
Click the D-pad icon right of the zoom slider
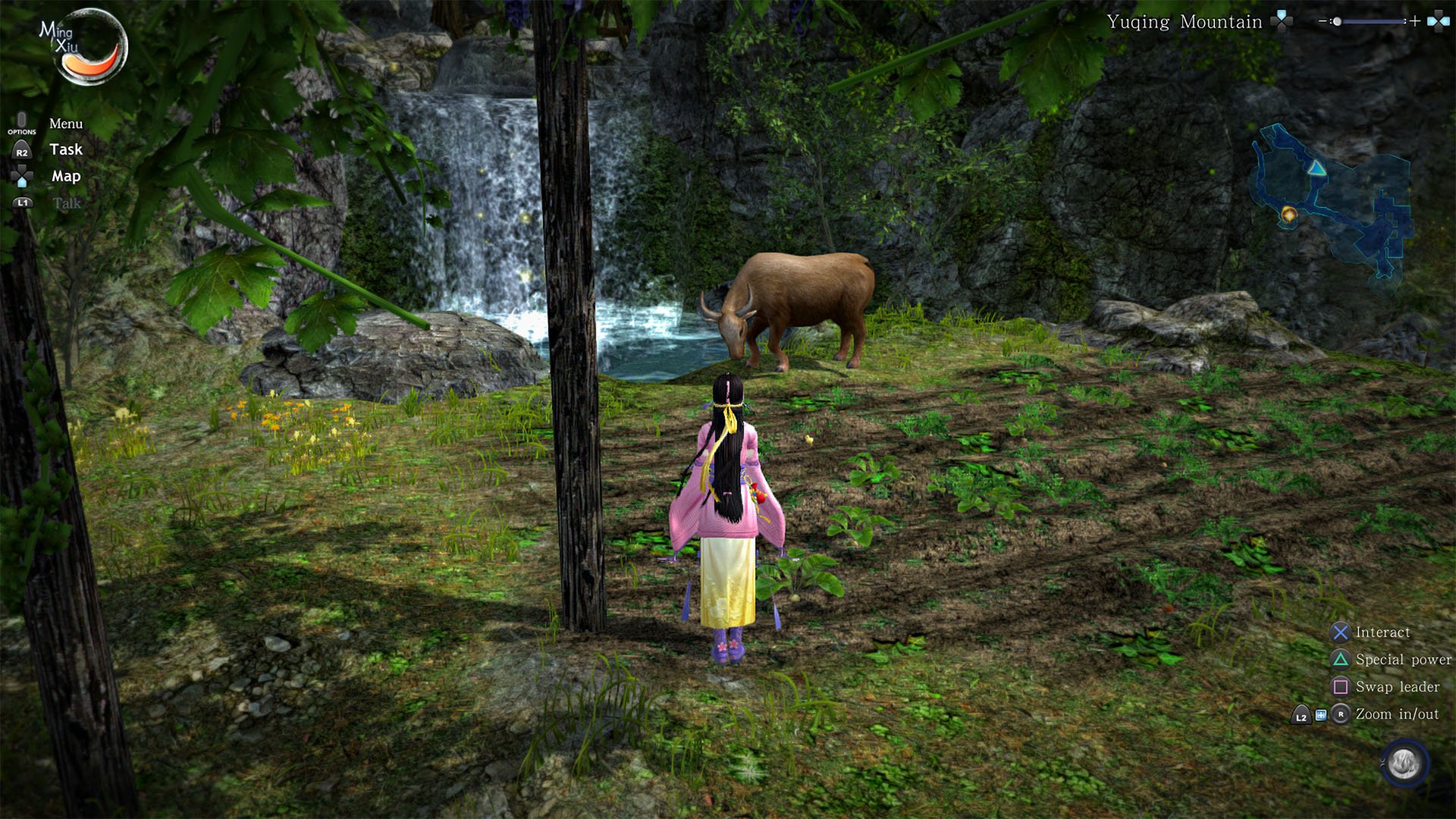[1439, 20]
